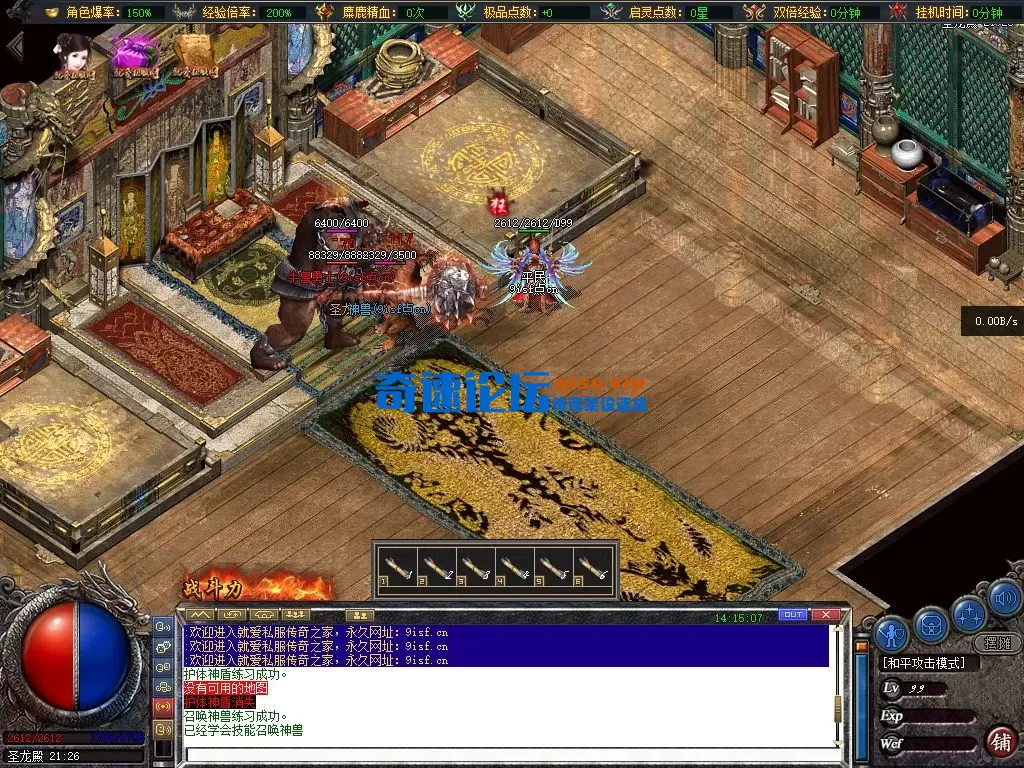Click the 没有可用的地图 chat message
The width and height of the screenshot is (1024, 768).
click(226, 688)
